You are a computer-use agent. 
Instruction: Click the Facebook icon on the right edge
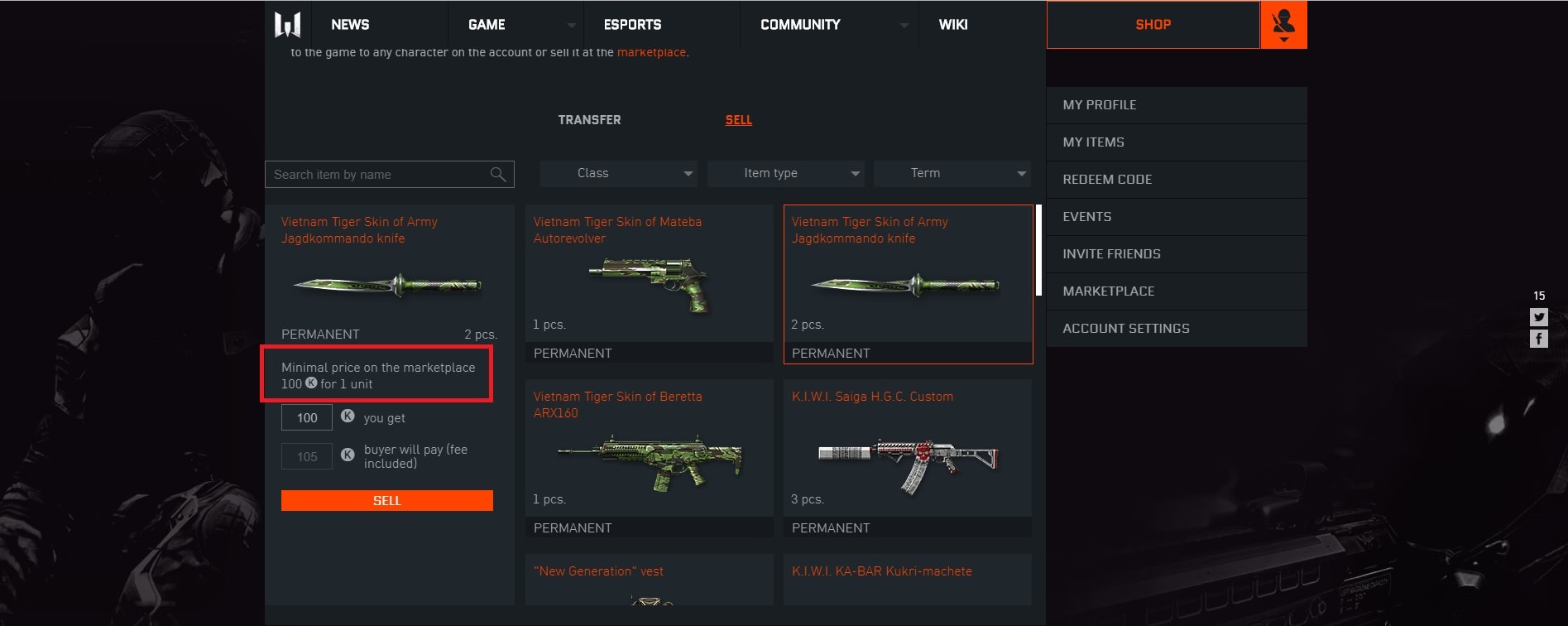pos(1539,338)
